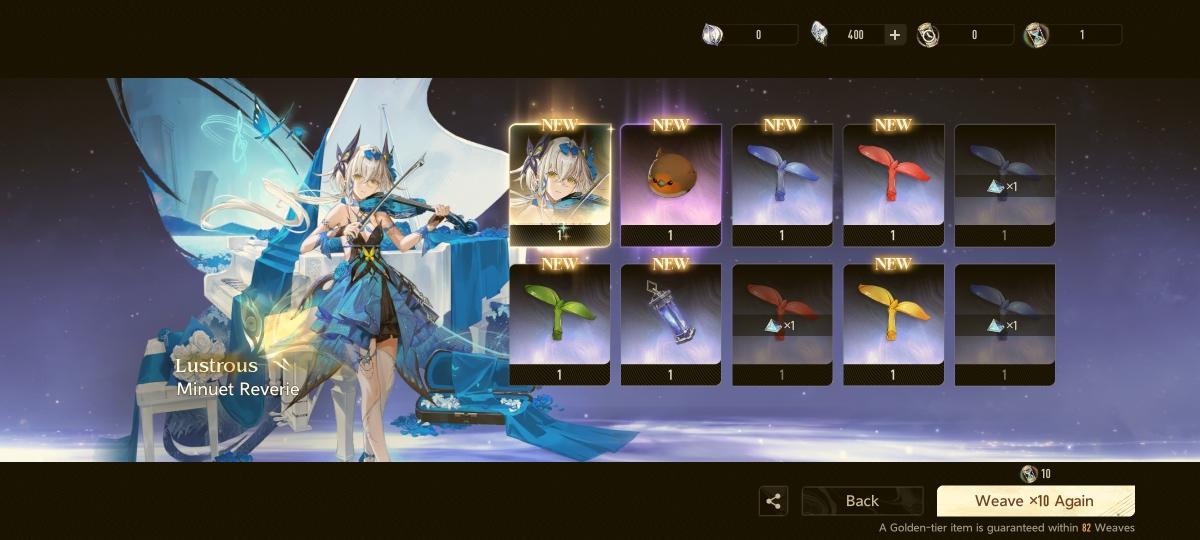The width and height of the screenshot is (1200, 540).
Task: Weave ×10 Again
Action: pyautogui.click(x=1035, y=501)
